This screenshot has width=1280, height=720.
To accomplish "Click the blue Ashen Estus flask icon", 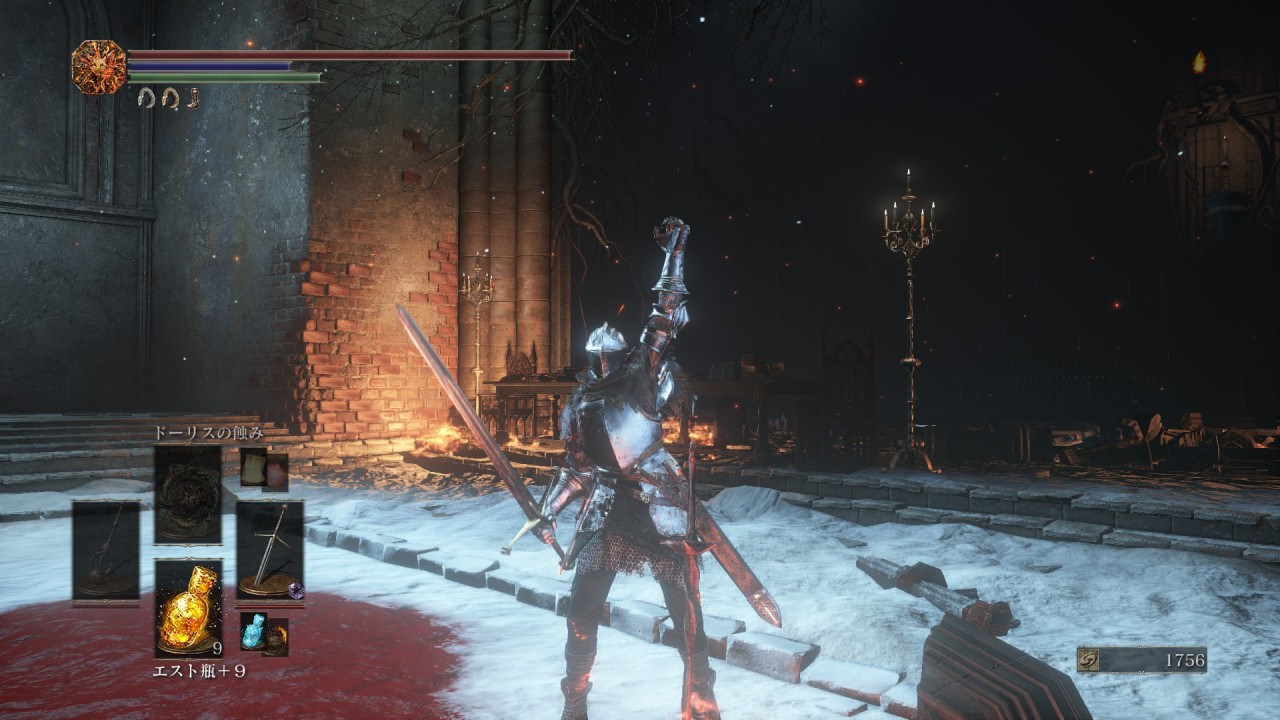I will pyautogui.click(x=253, y=631).
